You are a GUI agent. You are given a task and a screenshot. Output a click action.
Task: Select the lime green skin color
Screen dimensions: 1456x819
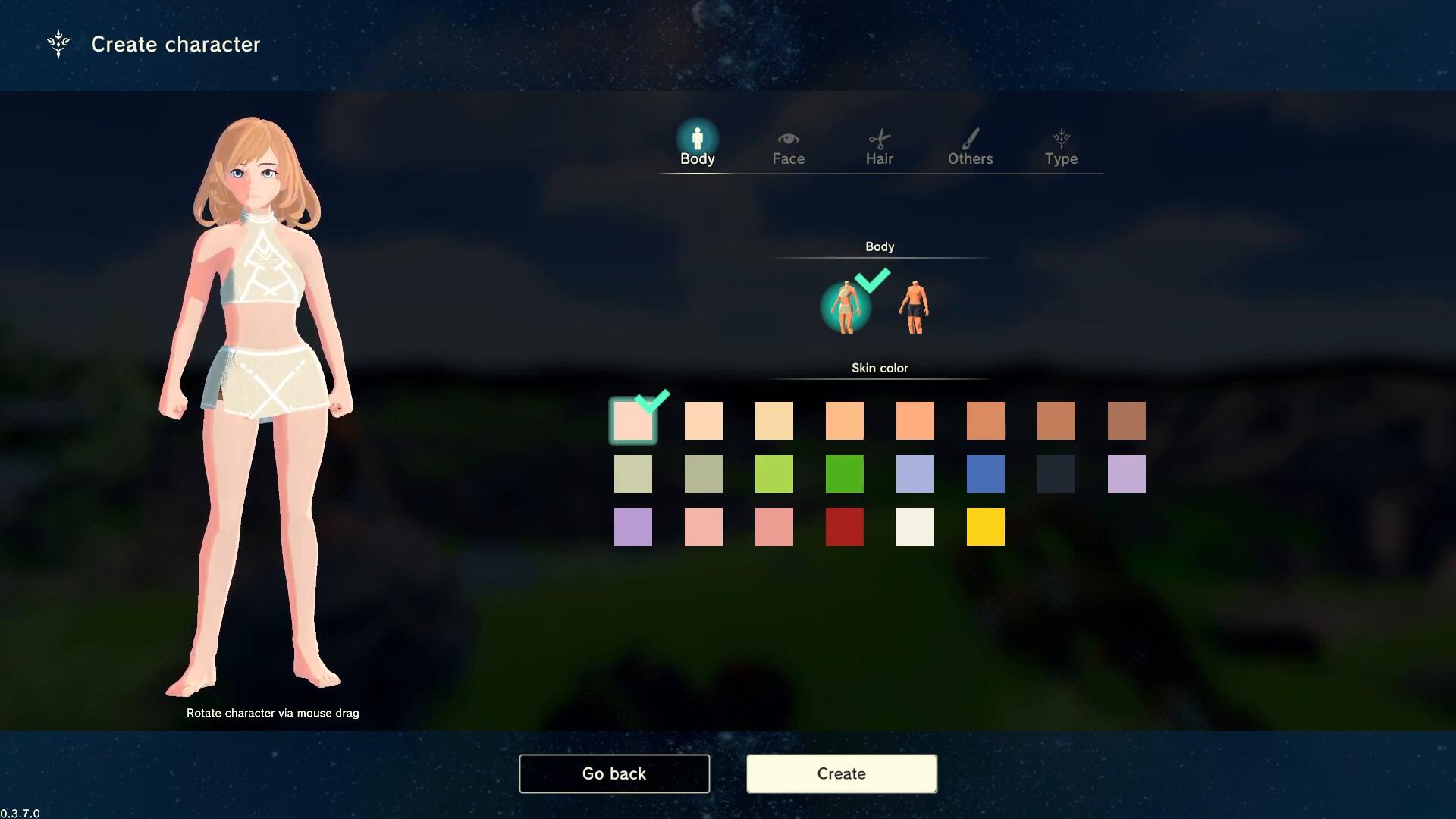click(x=773, y=474)
